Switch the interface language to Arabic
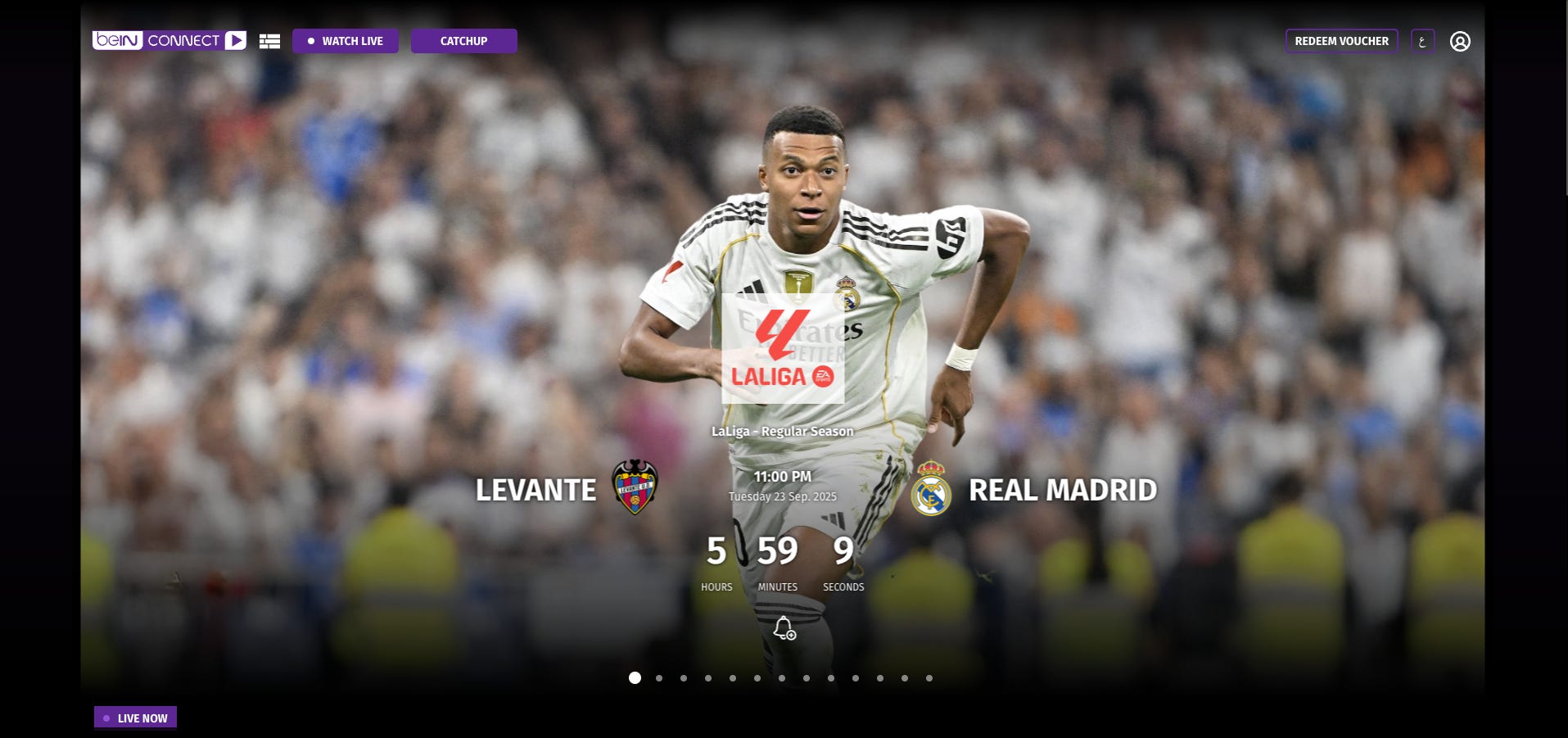This screenshot has height=738, width=1568. (1422, 41)
